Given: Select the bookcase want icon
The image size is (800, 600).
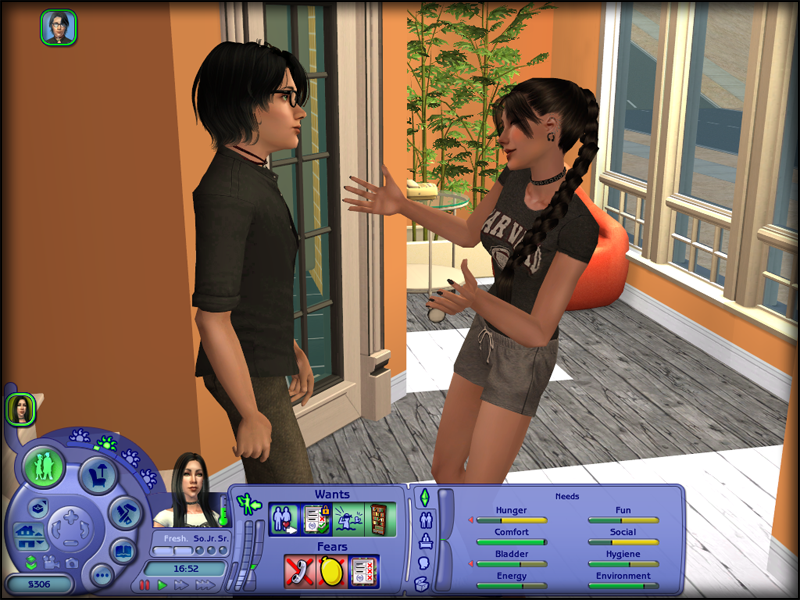Looking at the screenshot, I should [378, 518].
